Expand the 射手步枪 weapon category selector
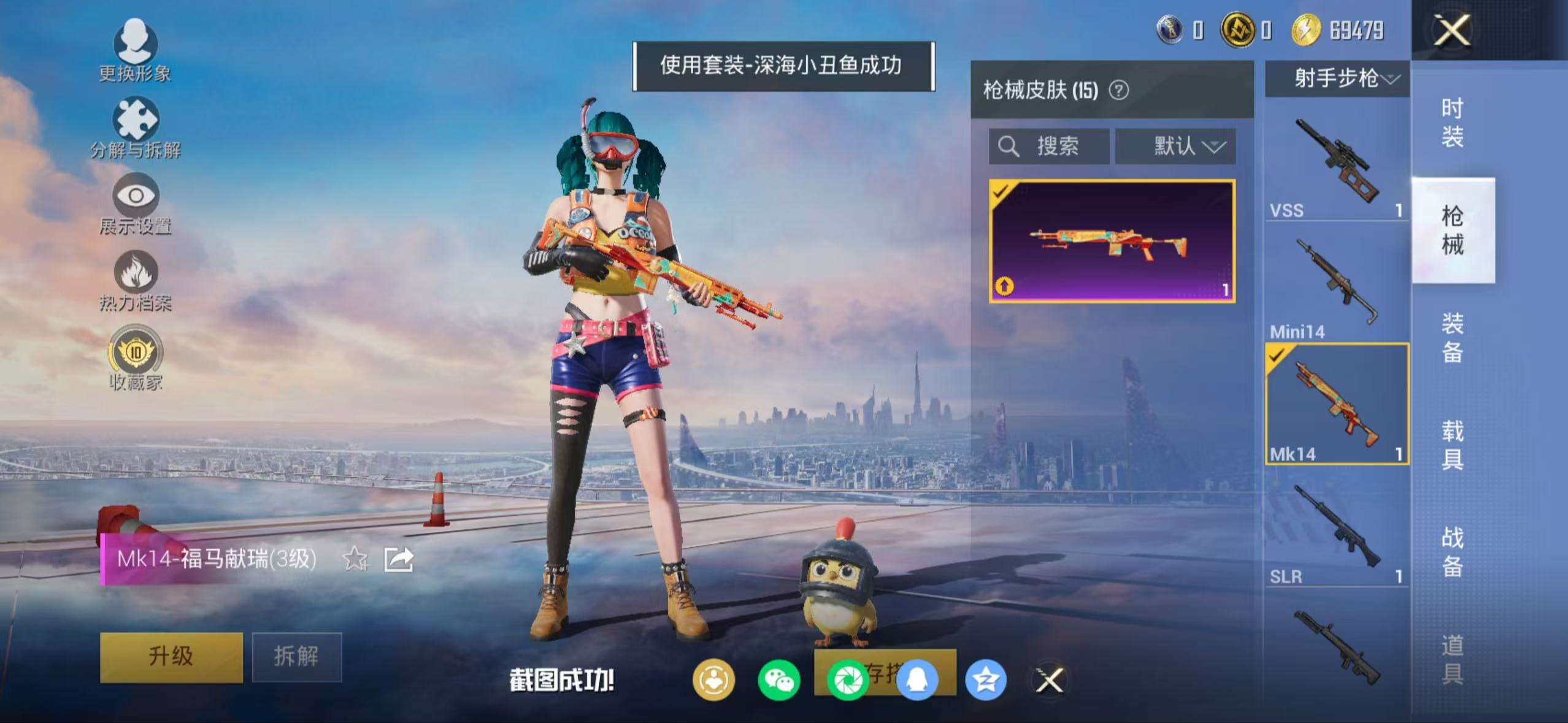The height and width of the screenshot is (723, 1568). click(x=1337, y=78)
